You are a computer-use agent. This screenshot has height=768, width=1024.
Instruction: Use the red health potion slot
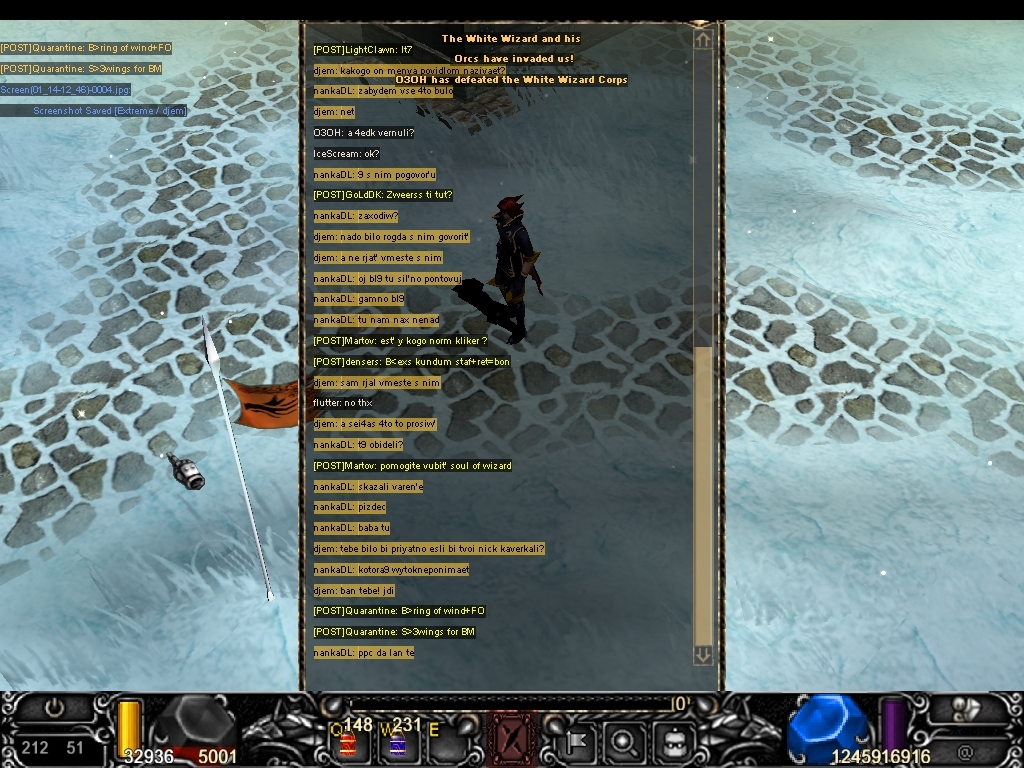pos(349,743)
